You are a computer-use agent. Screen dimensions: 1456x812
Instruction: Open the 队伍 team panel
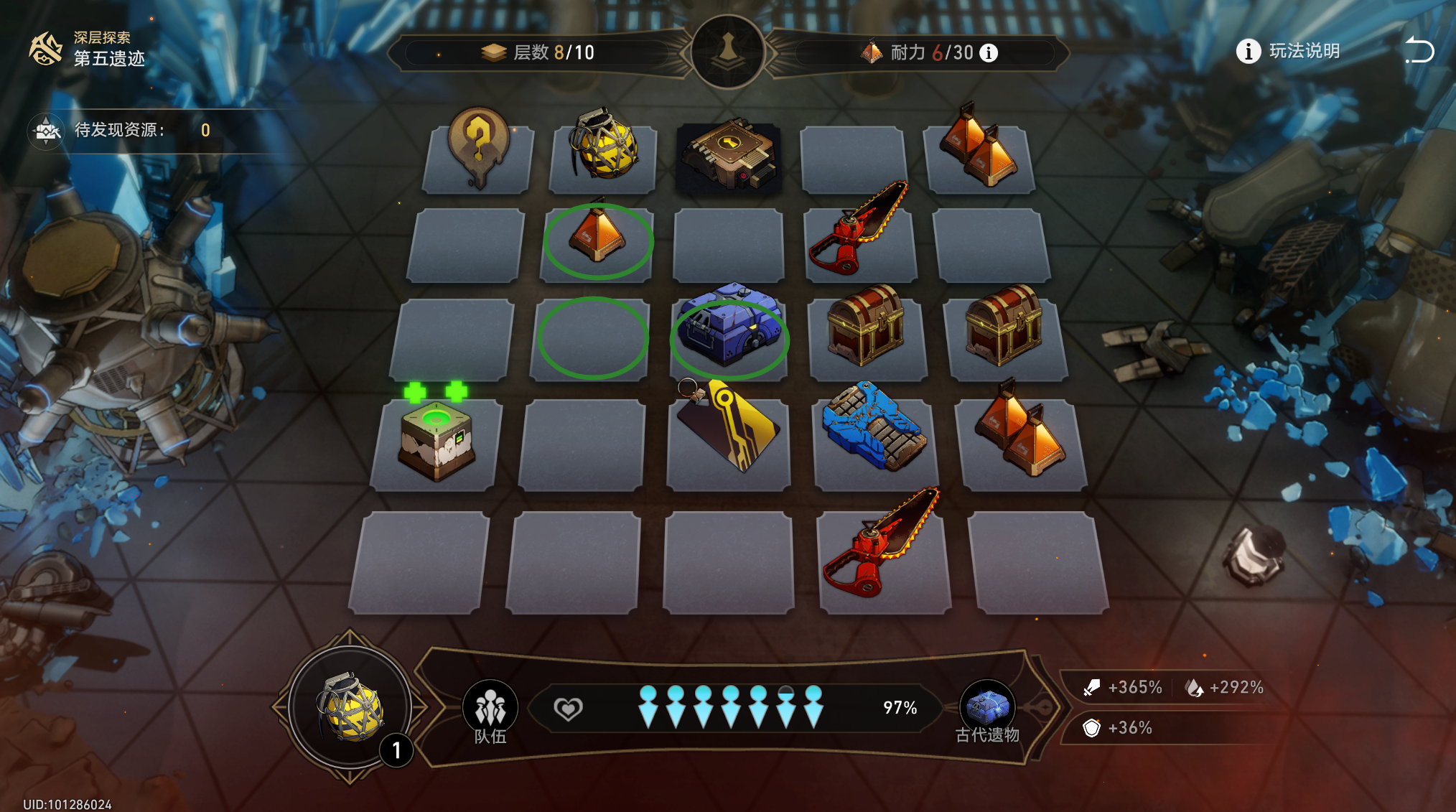pos(490,711)
